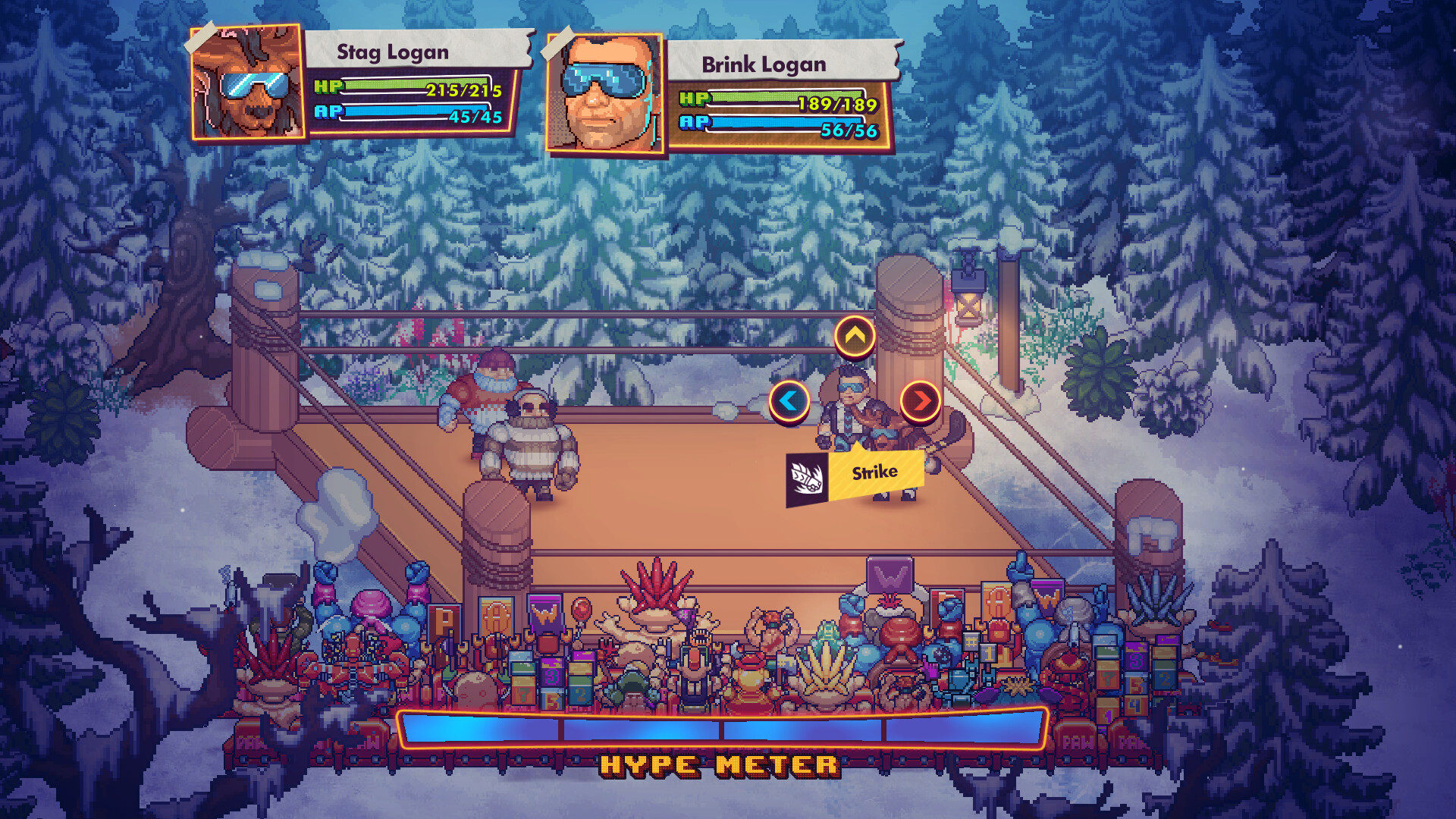Click the lantern hanging on the ring post
The height and width of the screenshot is (819, 1456).
969,300
